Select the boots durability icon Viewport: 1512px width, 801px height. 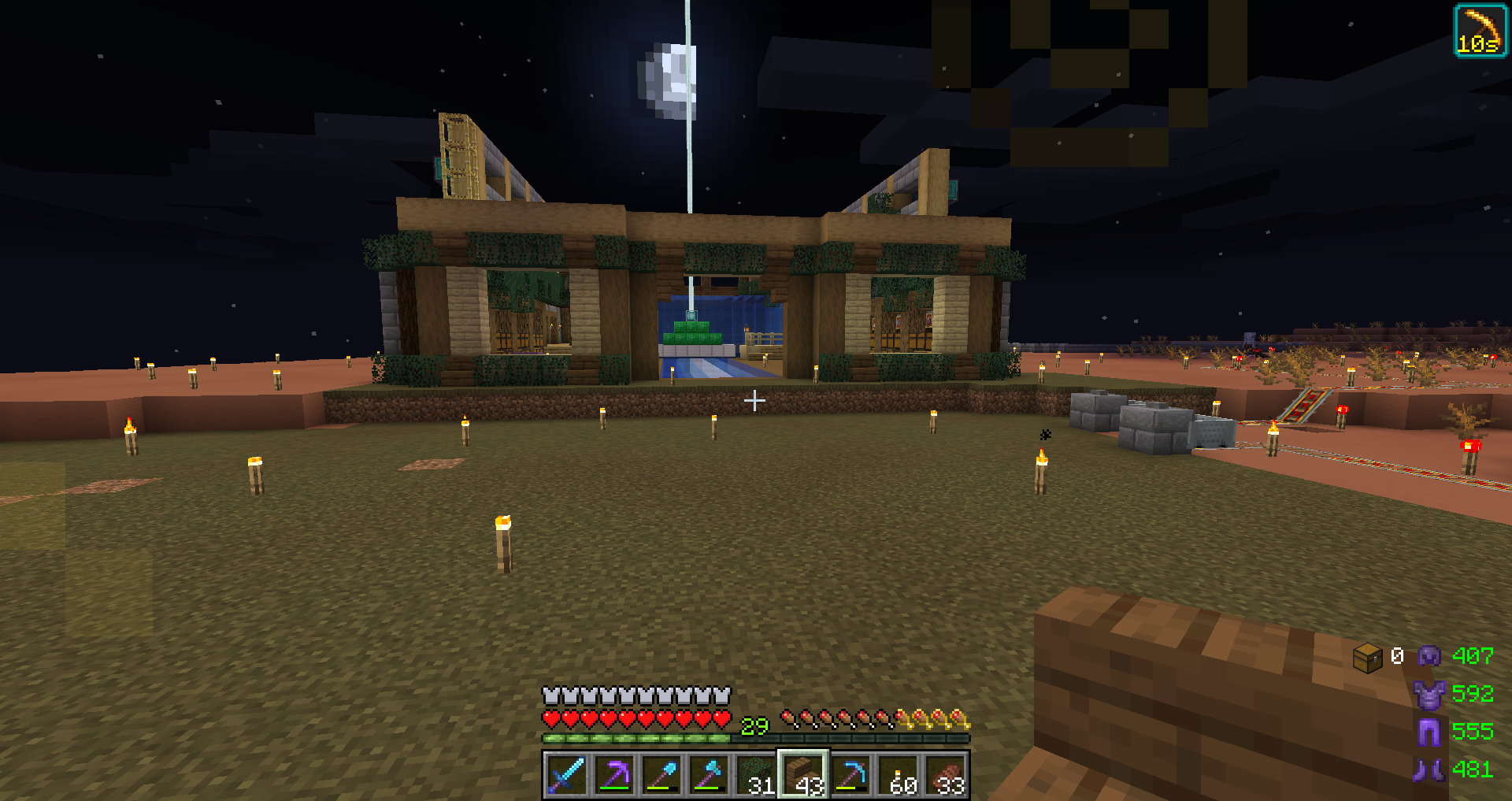click(1429, 769)
